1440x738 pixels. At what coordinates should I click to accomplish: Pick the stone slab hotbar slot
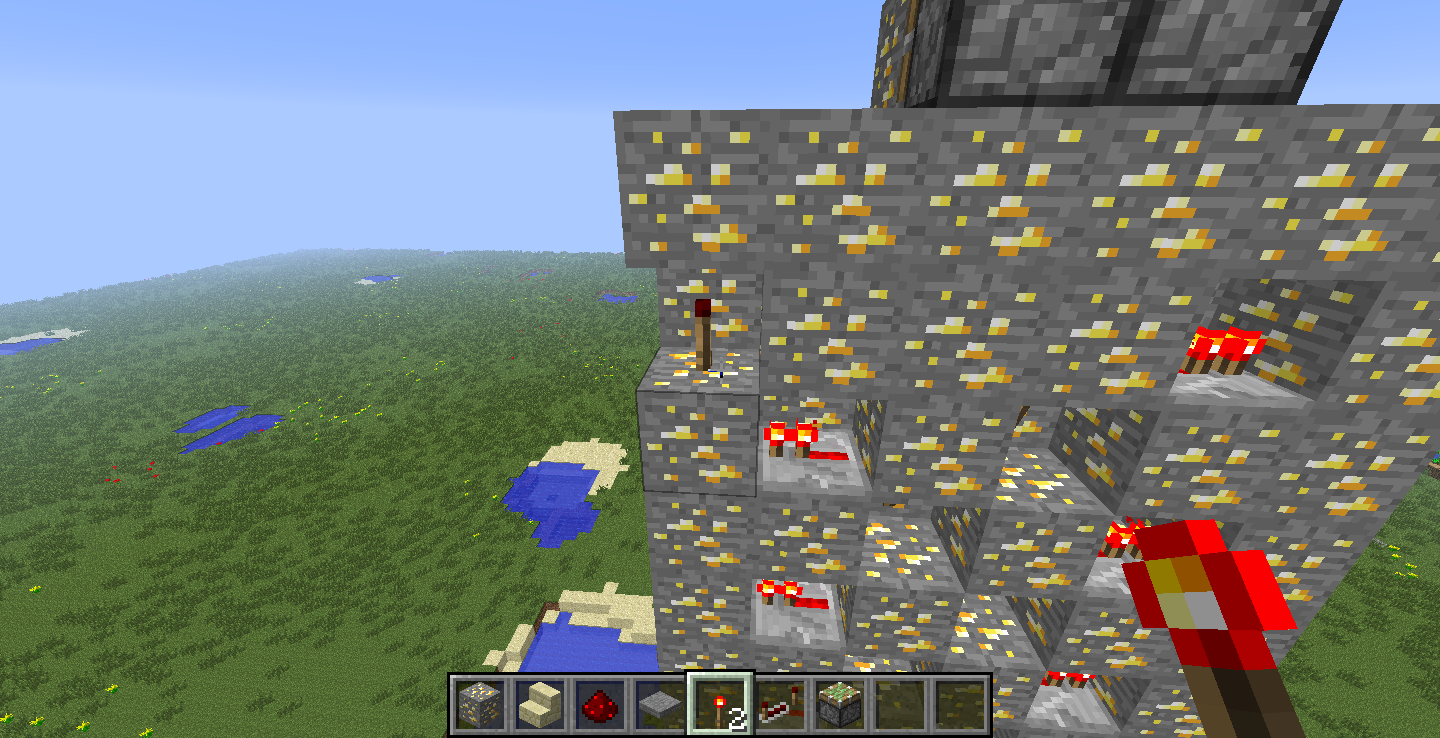pyautogui.click(x=659, y=705)
